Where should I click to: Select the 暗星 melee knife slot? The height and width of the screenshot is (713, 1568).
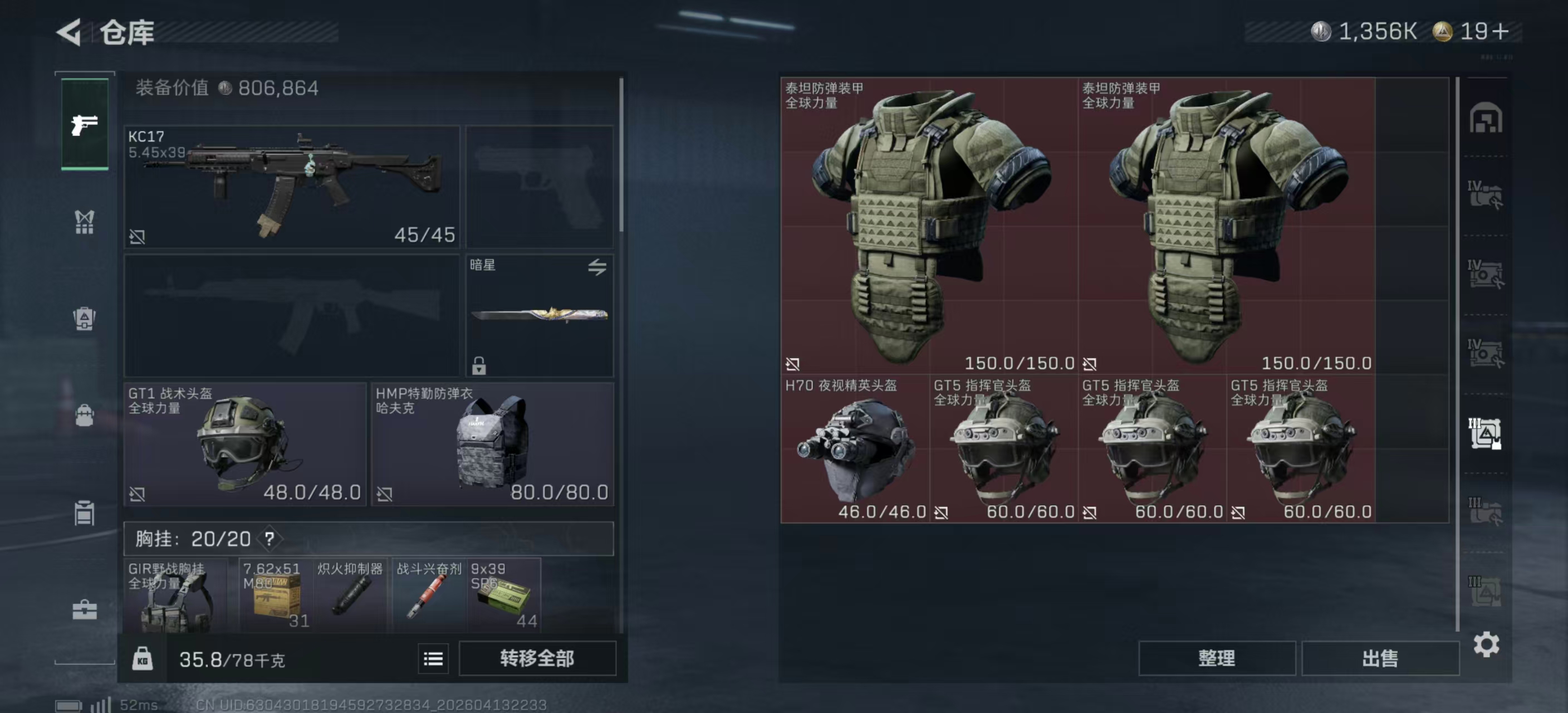pos(540,315)
